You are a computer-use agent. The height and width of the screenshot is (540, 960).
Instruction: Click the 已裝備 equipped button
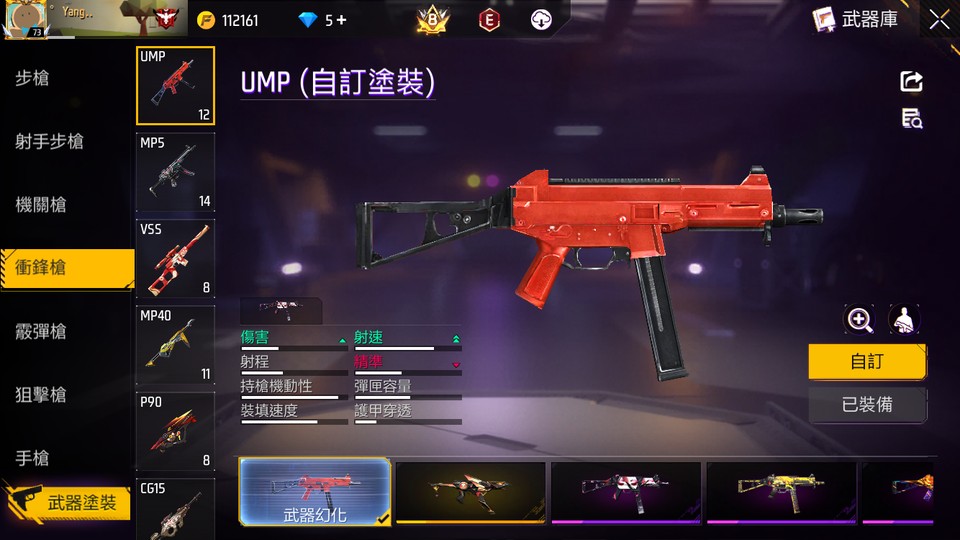tap(867, 406)
